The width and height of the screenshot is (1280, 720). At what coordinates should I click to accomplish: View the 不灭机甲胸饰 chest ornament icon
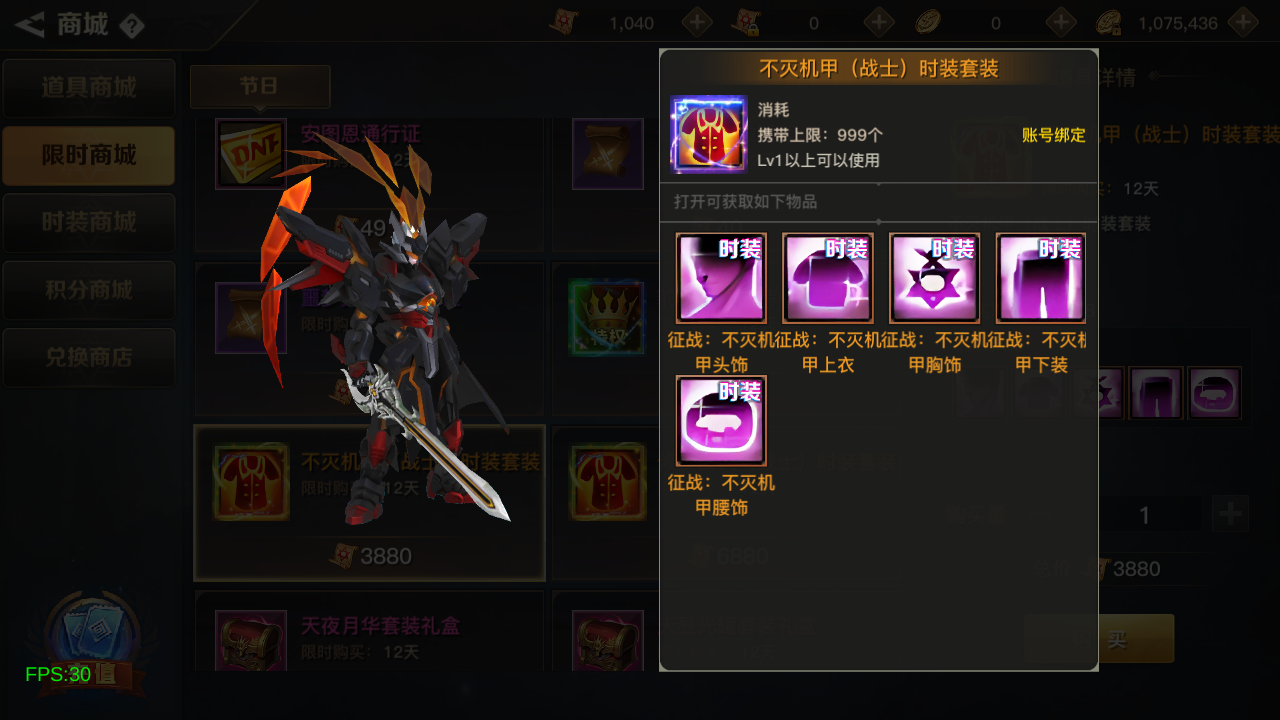click(934, 278)
